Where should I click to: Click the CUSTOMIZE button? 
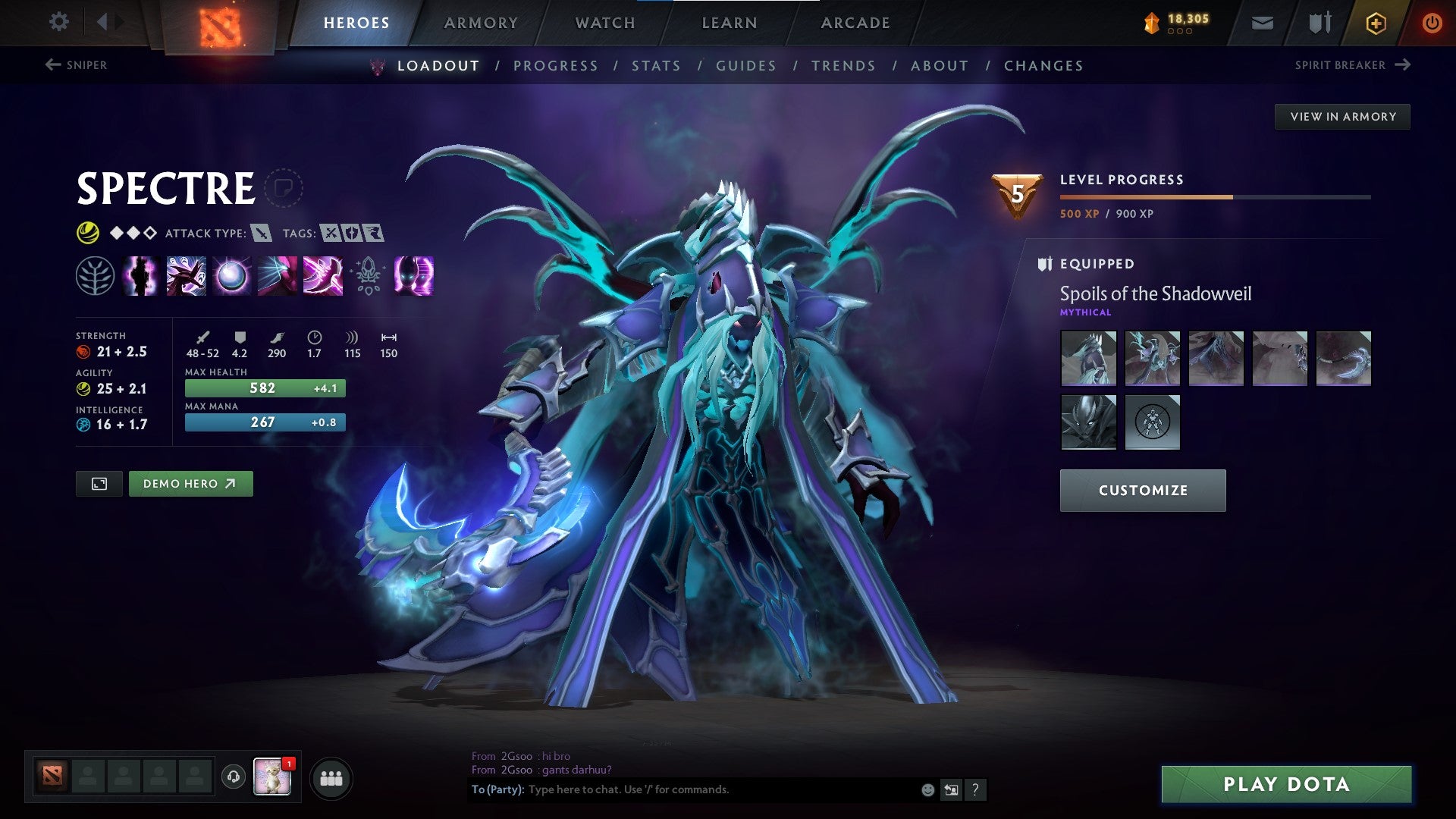tap(1142, 490)
